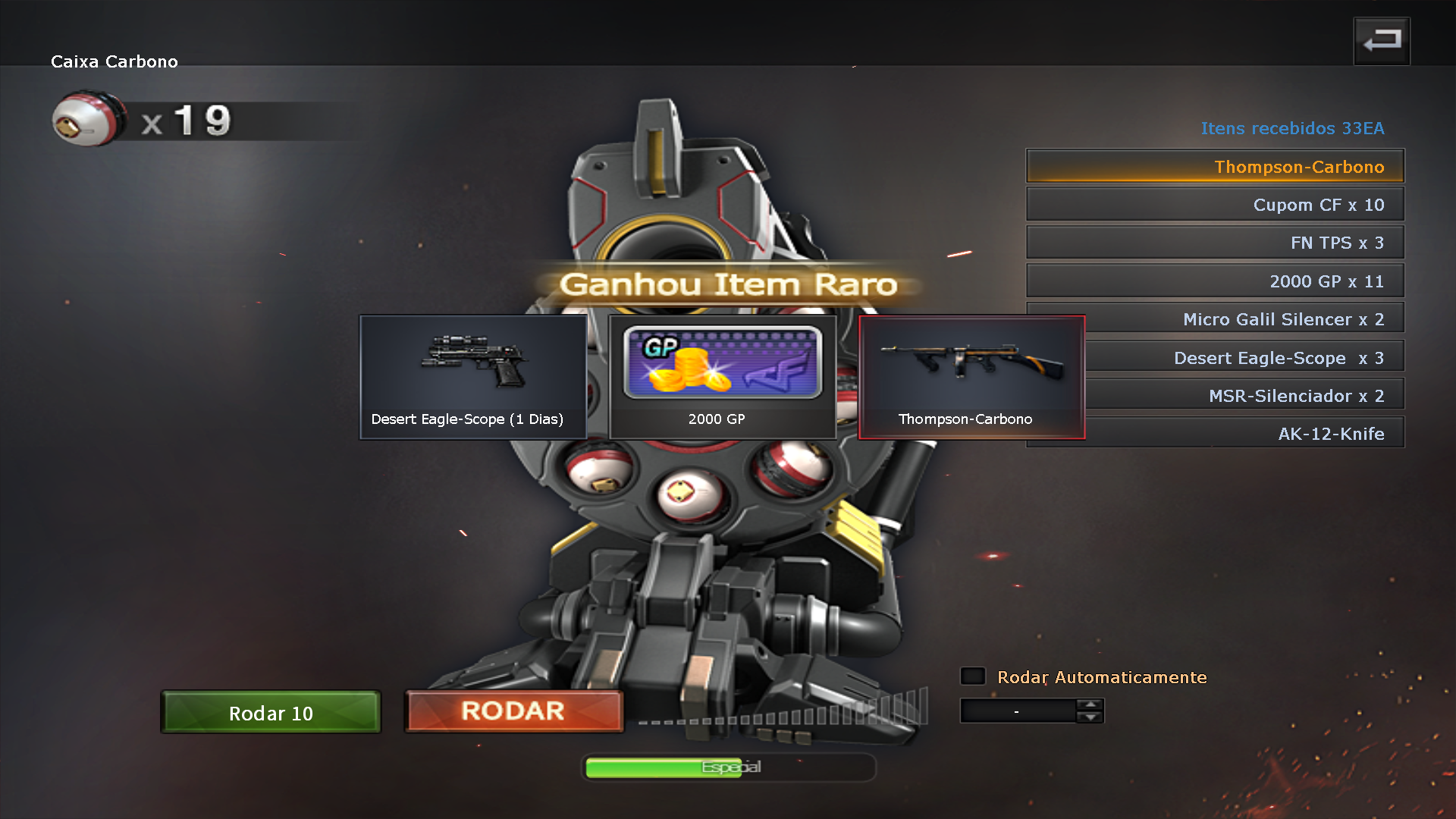Click the red RODAR spin button
Image resolution: width=1456 pixels, height=819 pixels.
point(514,711)
